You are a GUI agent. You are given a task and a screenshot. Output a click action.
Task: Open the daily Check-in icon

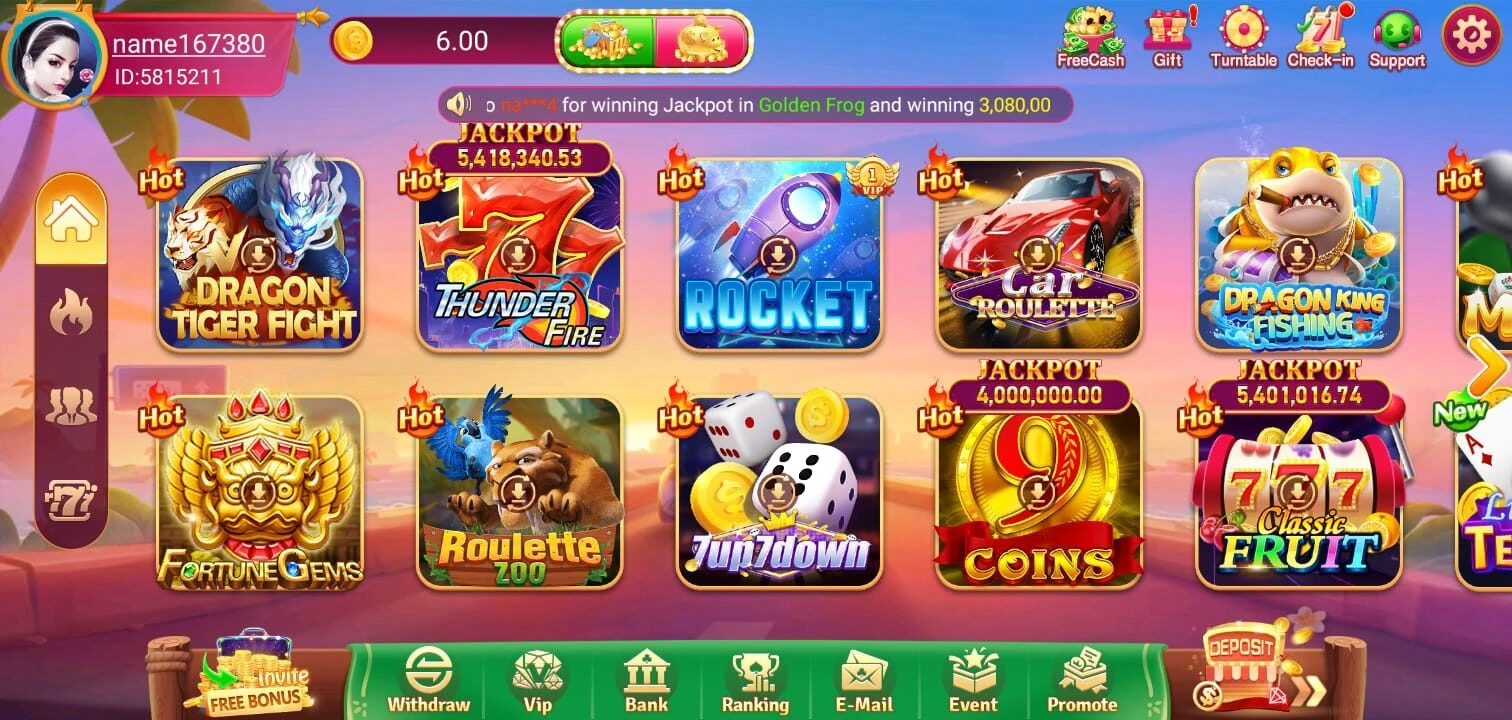[1318, 38]
